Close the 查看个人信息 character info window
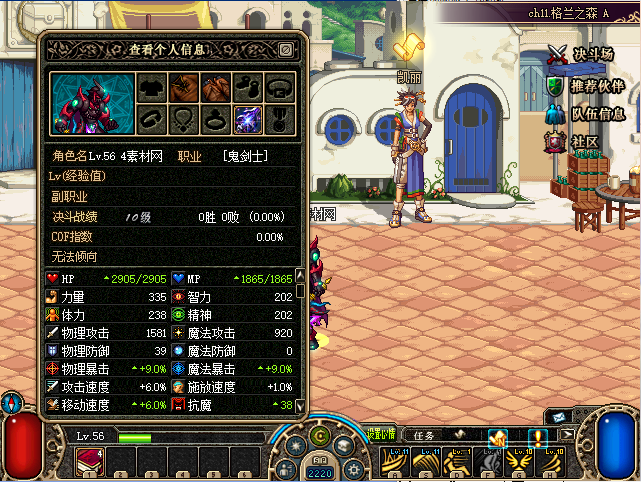 (x=287, y=49)
